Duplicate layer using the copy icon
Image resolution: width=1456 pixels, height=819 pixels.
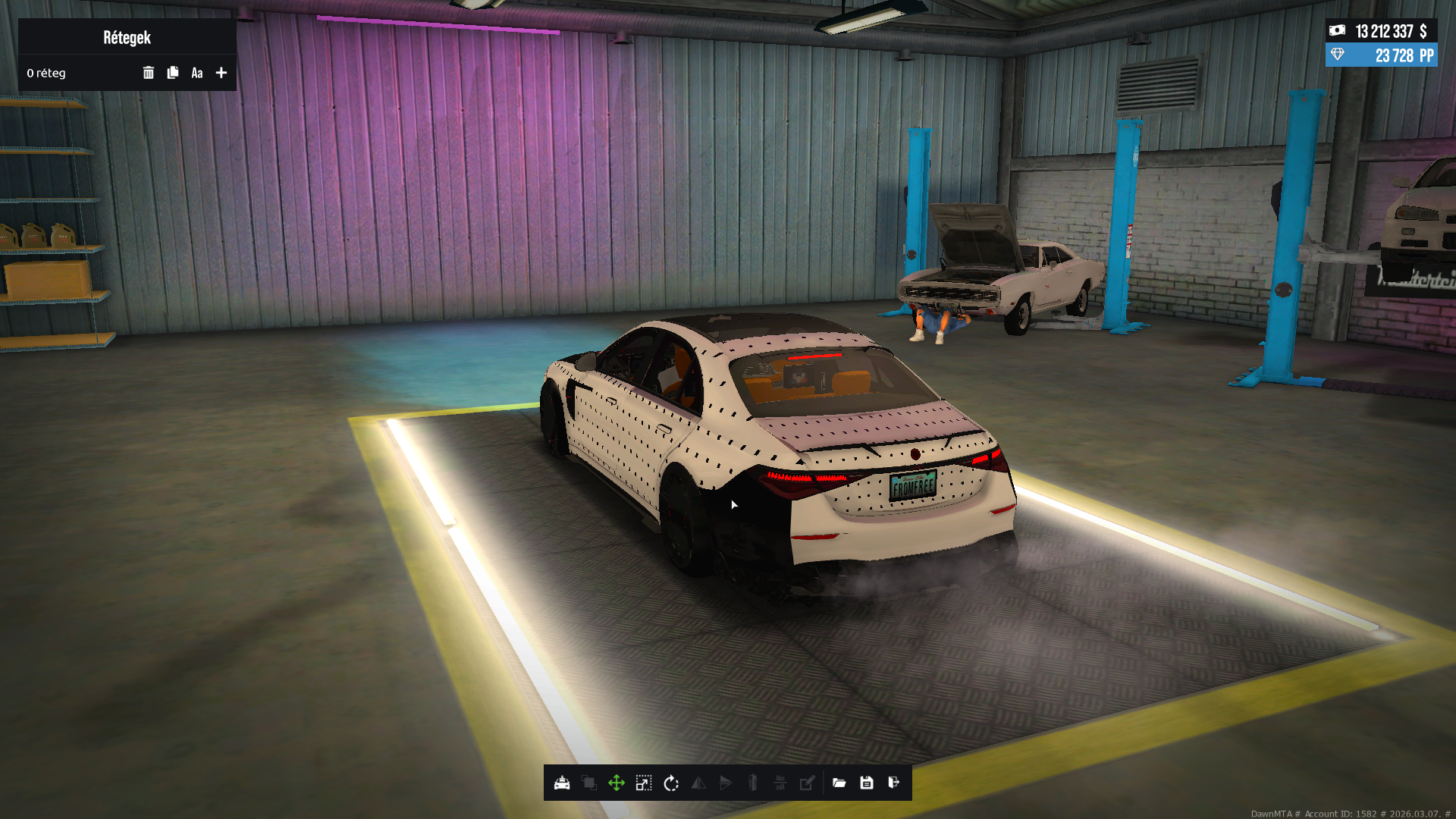(x=173, y=73)
